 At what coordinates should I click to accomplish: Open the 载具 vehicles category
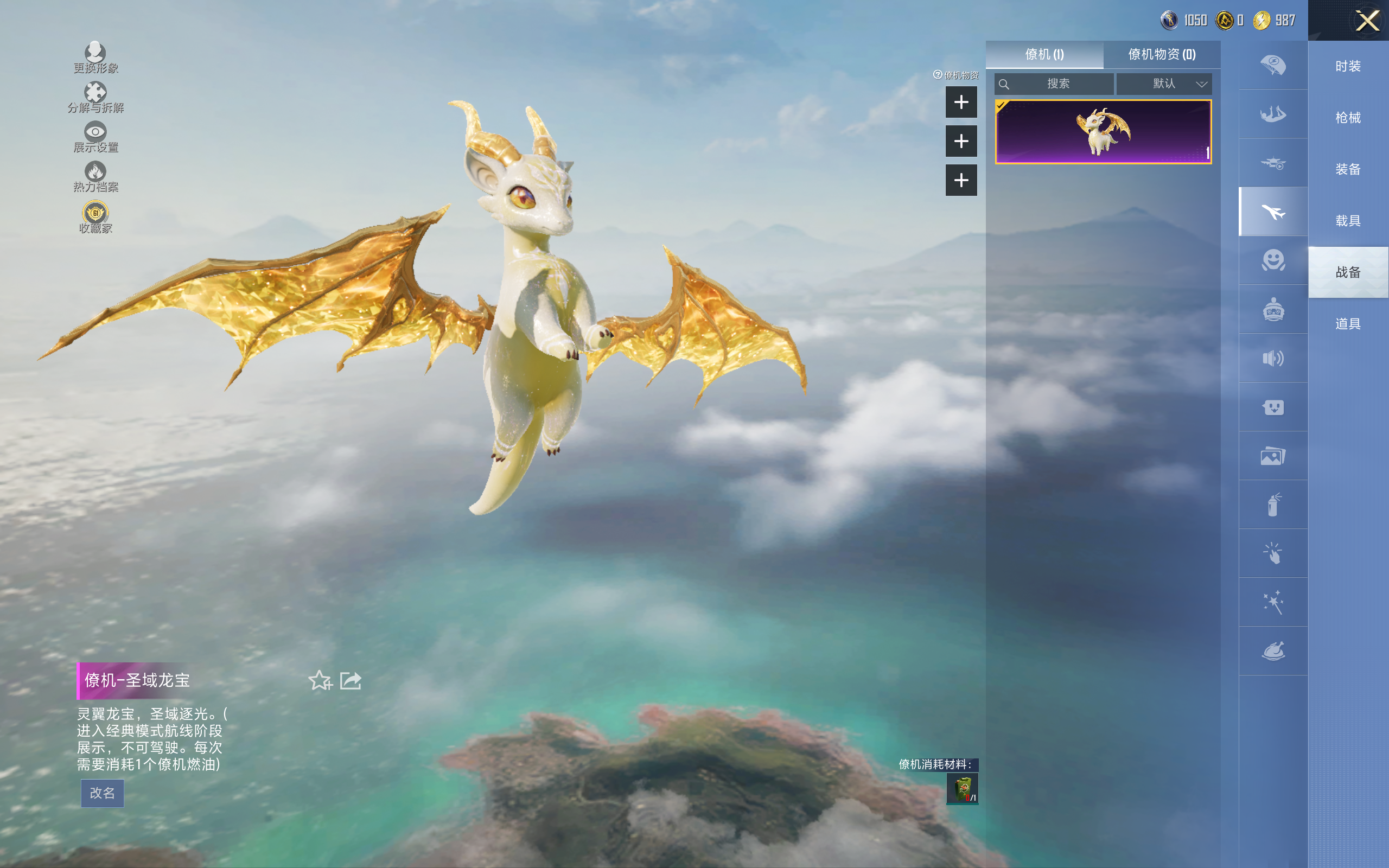(1348, 221)
